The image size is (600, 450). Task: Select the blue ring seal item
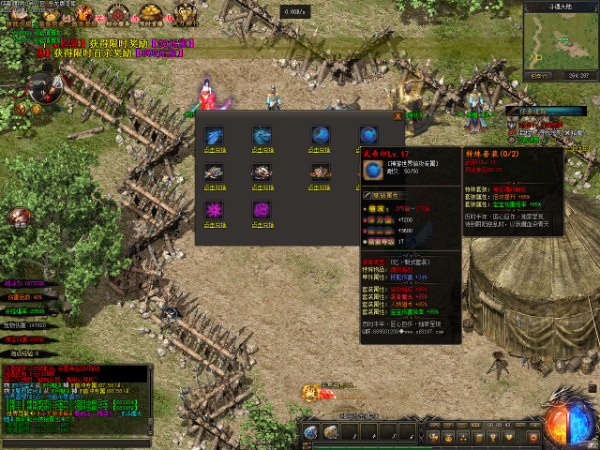pos(370,135)
